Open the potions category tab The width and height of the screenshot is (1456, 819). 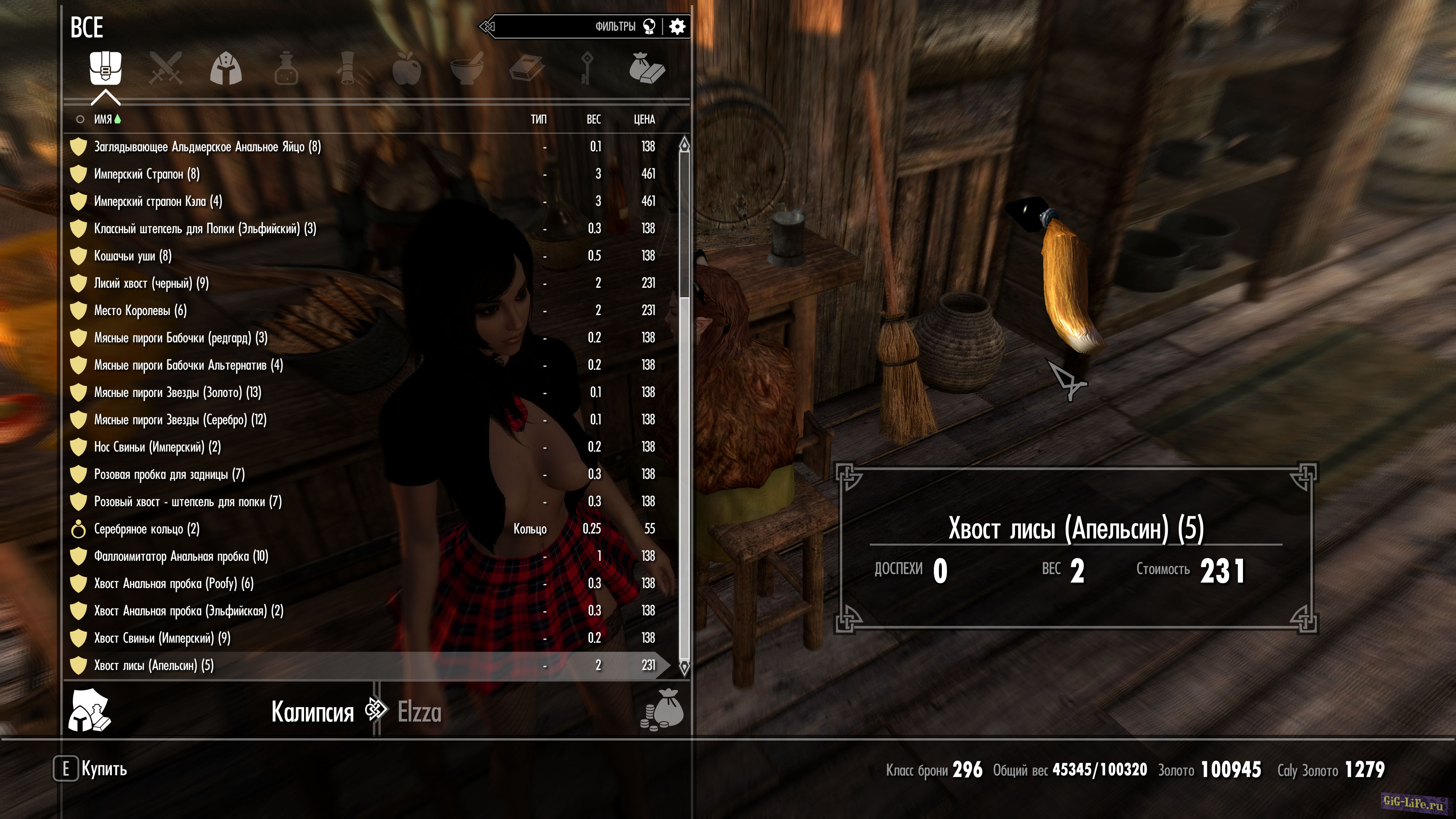coord(286,68)
